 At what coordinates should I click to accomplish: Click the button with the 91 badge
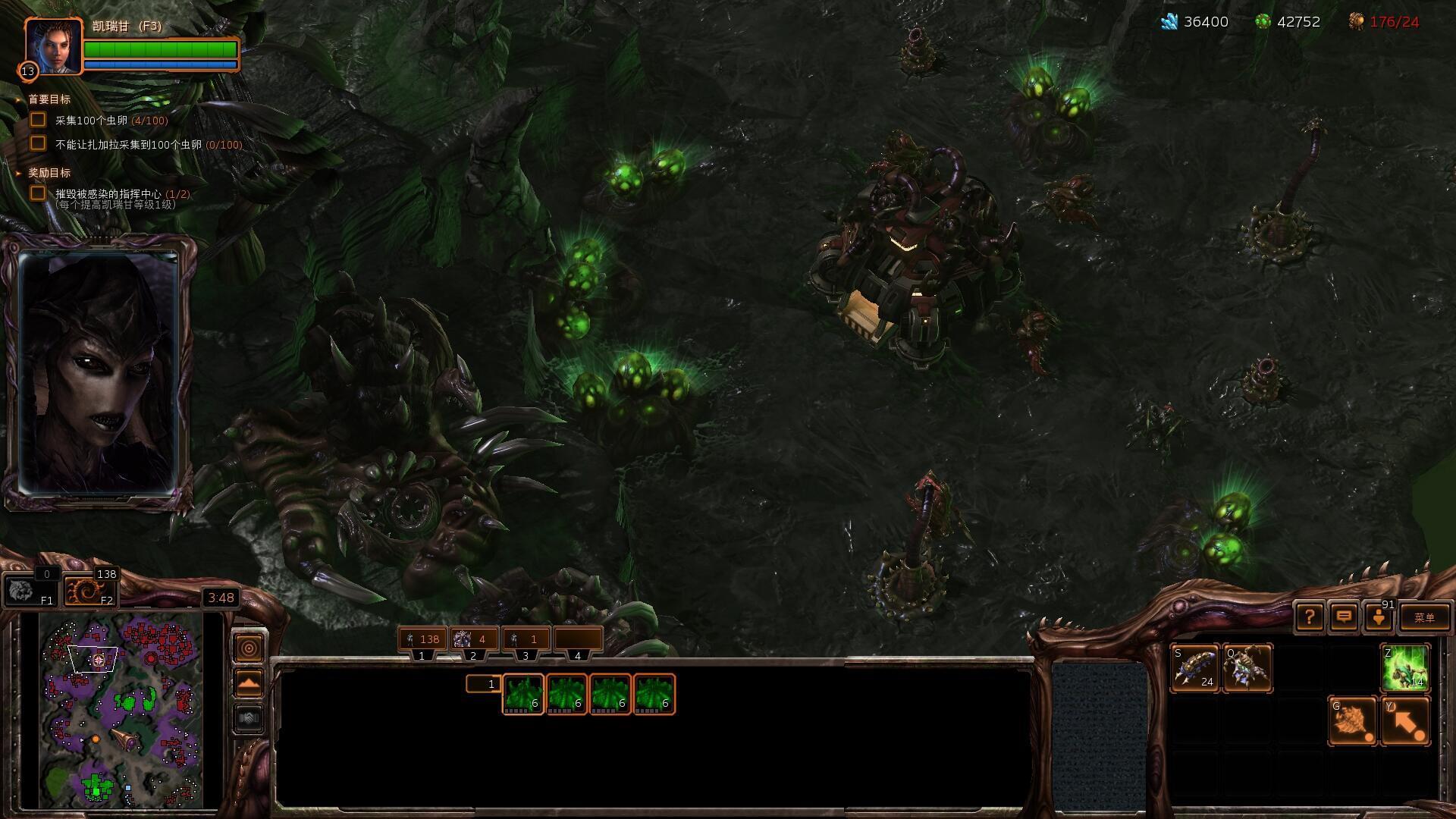click(x=1379, y=617)
